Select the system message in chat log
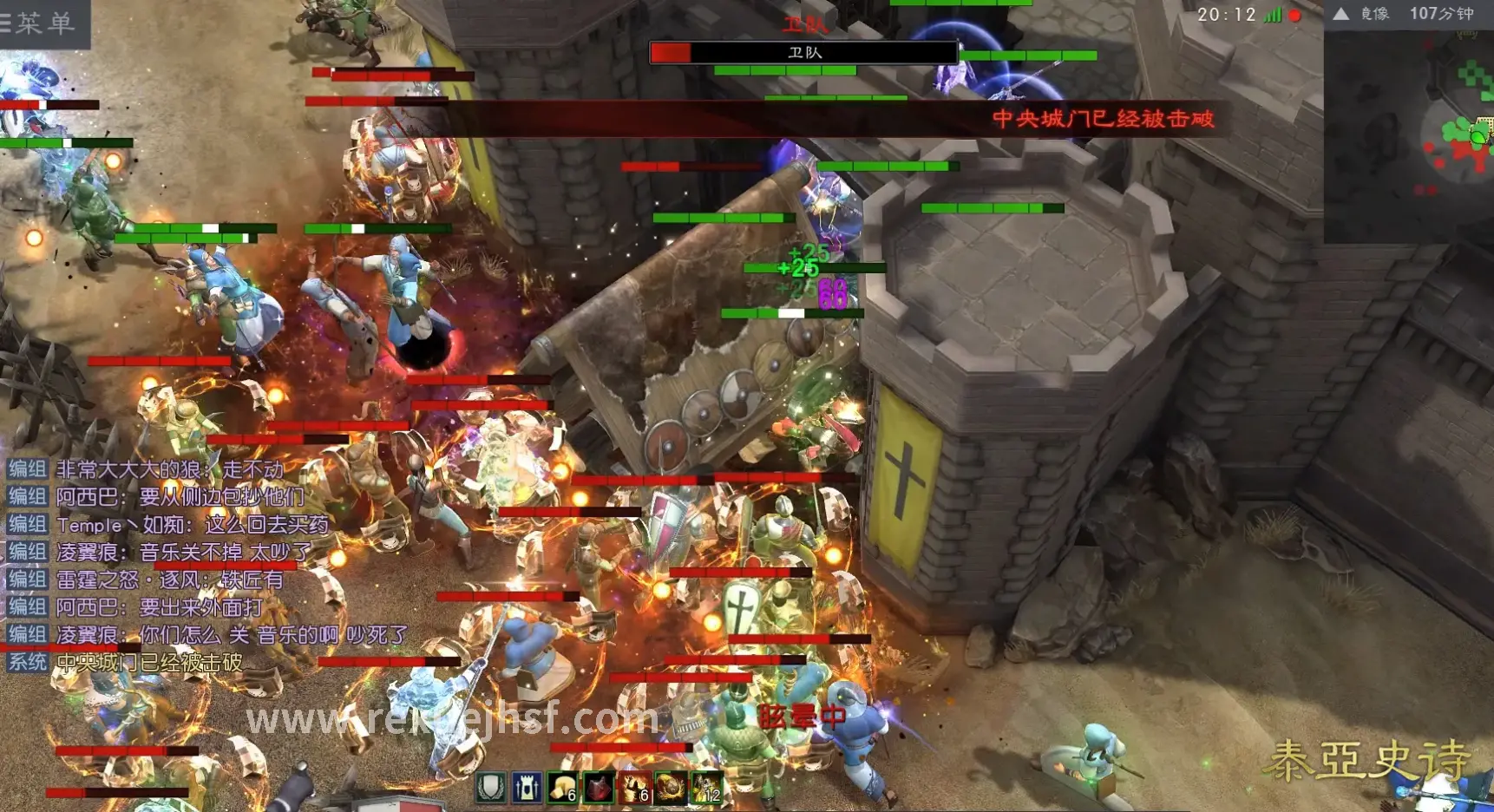The height and width of the screenshot is (812, 1494). pos(149,663)
